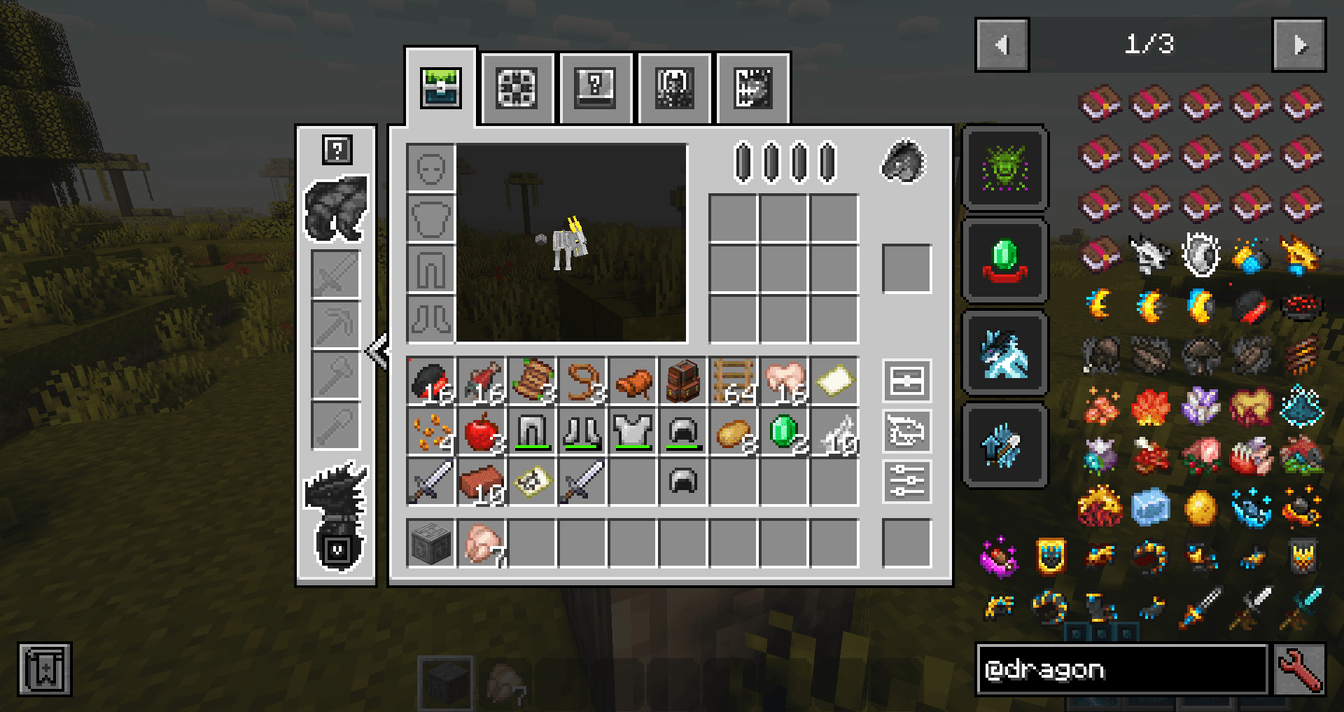Image resolution: width=1344 pixels, height=712 pixels.
Task: Click the @dragon search field
Action: pyautogui.click(x=1121, y=670)
